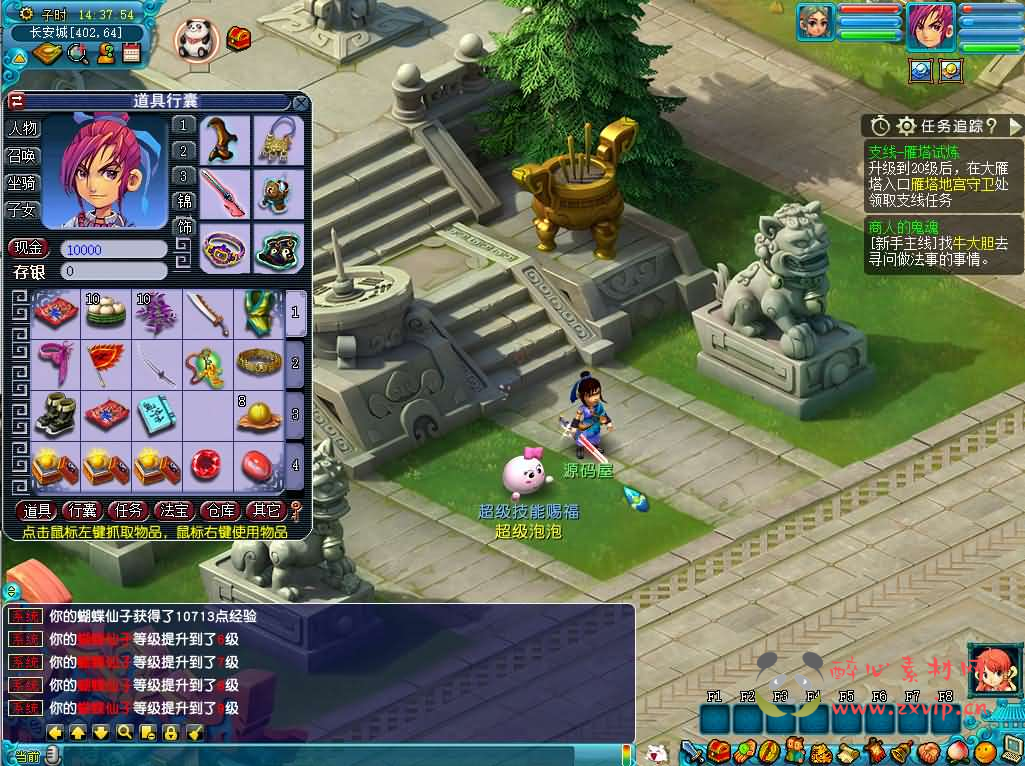Viewport: 1025px width, 766px height.
Task: Switch to the 人物 character tab
Action: 22,129
